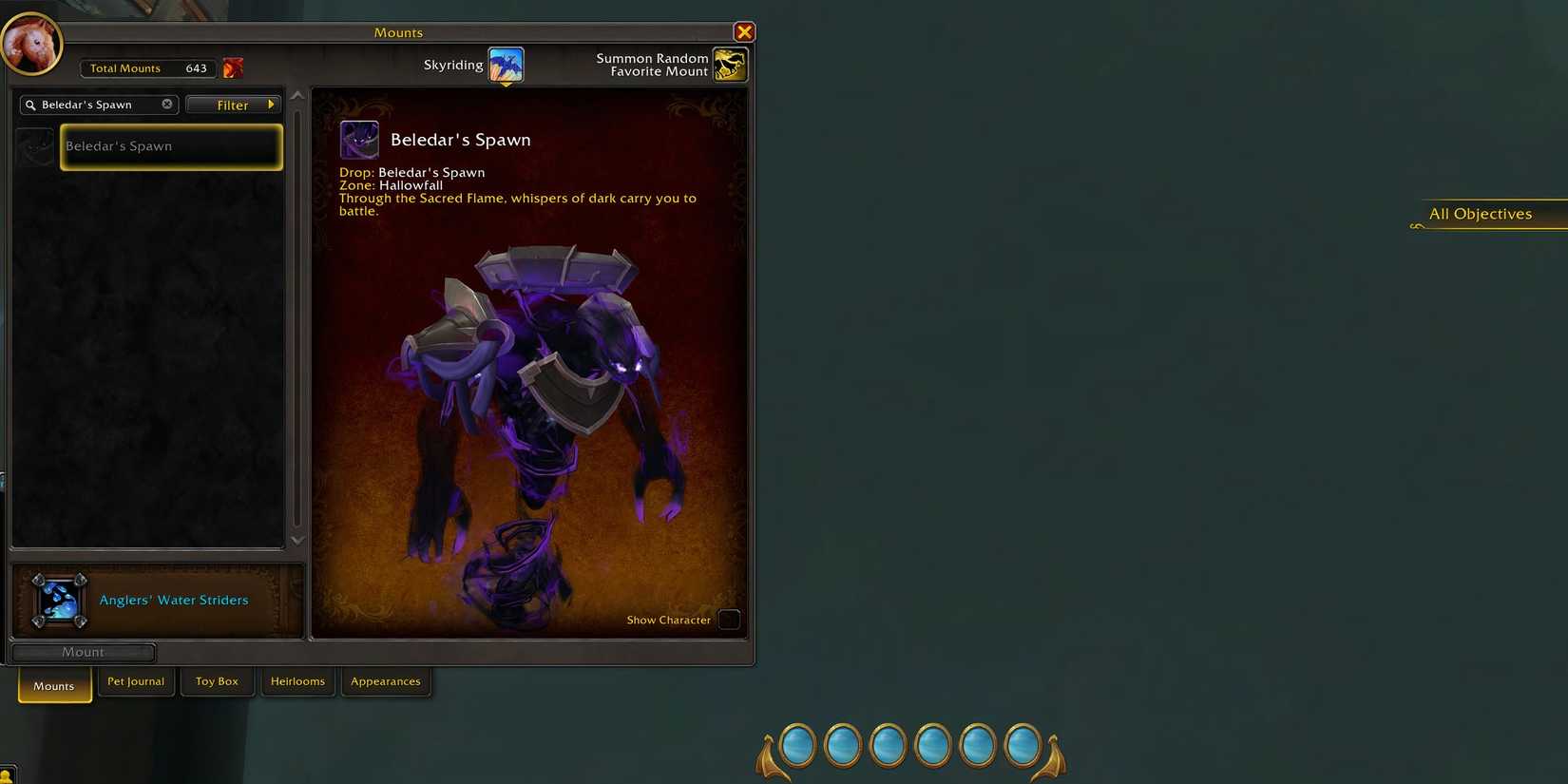Click the Beledar's Spawn mount portrait icon
This screenshot has width=1568, height=784.
pyautogui.click(x=359, y=139)
